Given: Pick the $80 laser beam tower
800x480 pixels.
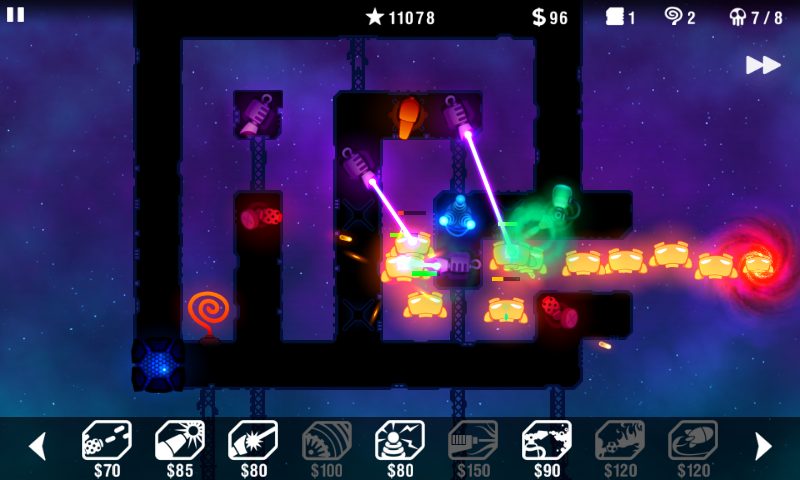Looking at the screenshot, I should coord(253,441).
